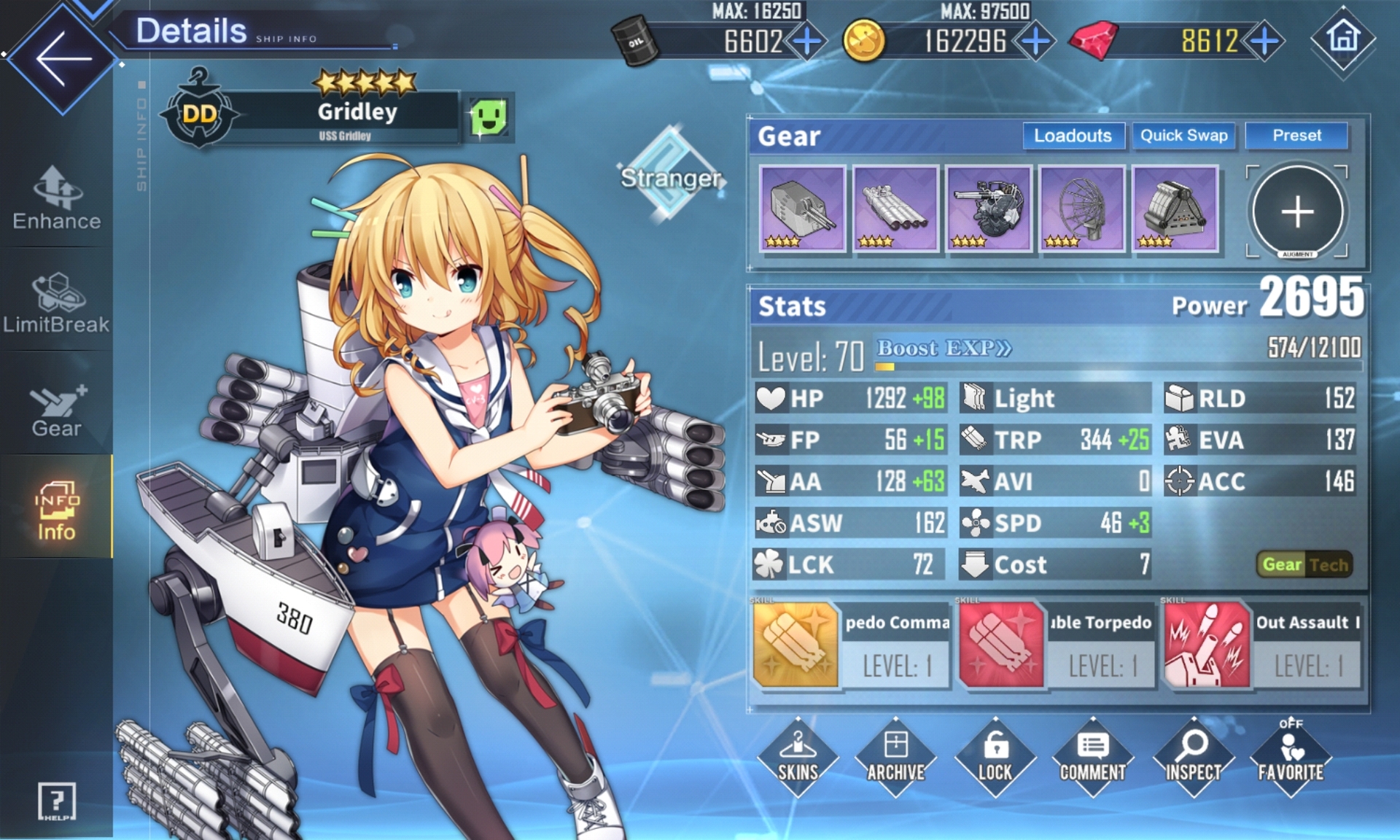Image resolution: width=1400 pixels, height=840 pixels.
Task: Open the gear Preset options
Action: [1296, 136]
